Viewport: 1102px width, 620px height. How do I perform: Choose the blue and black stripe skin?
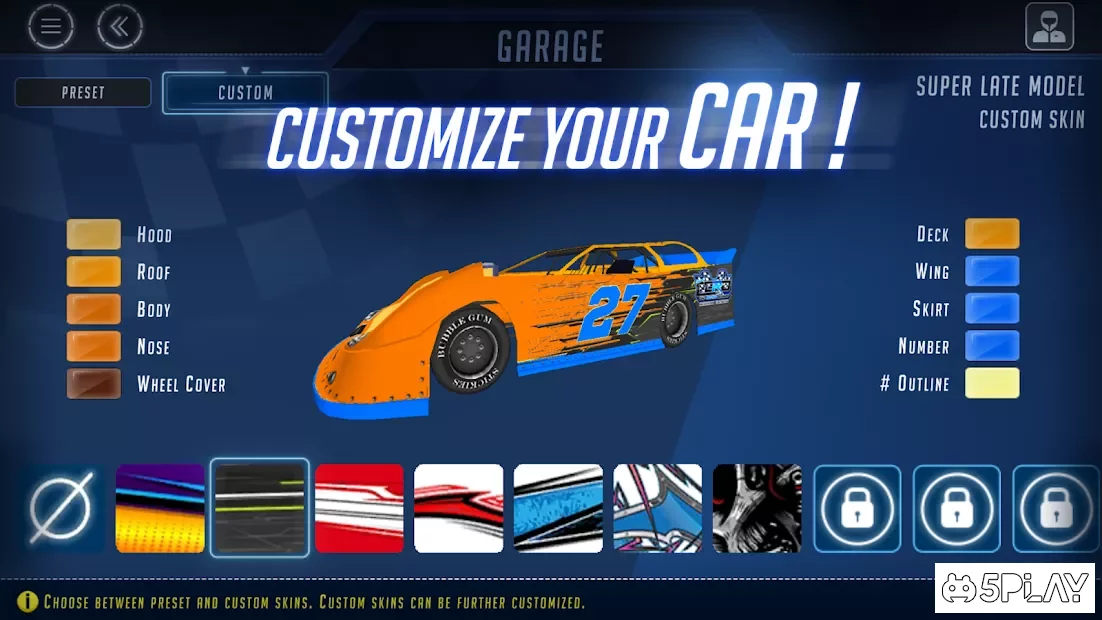point(558,508)
